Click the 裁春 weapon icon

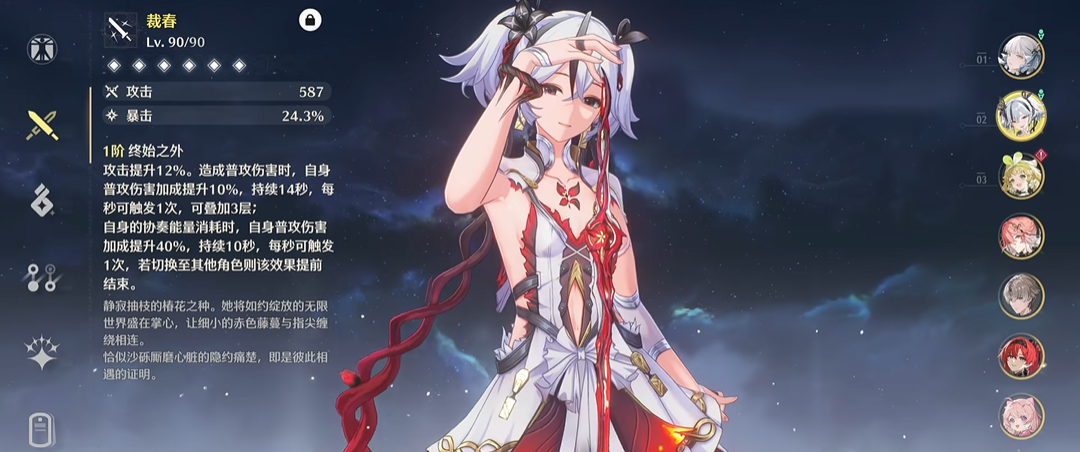pos(121,30)
